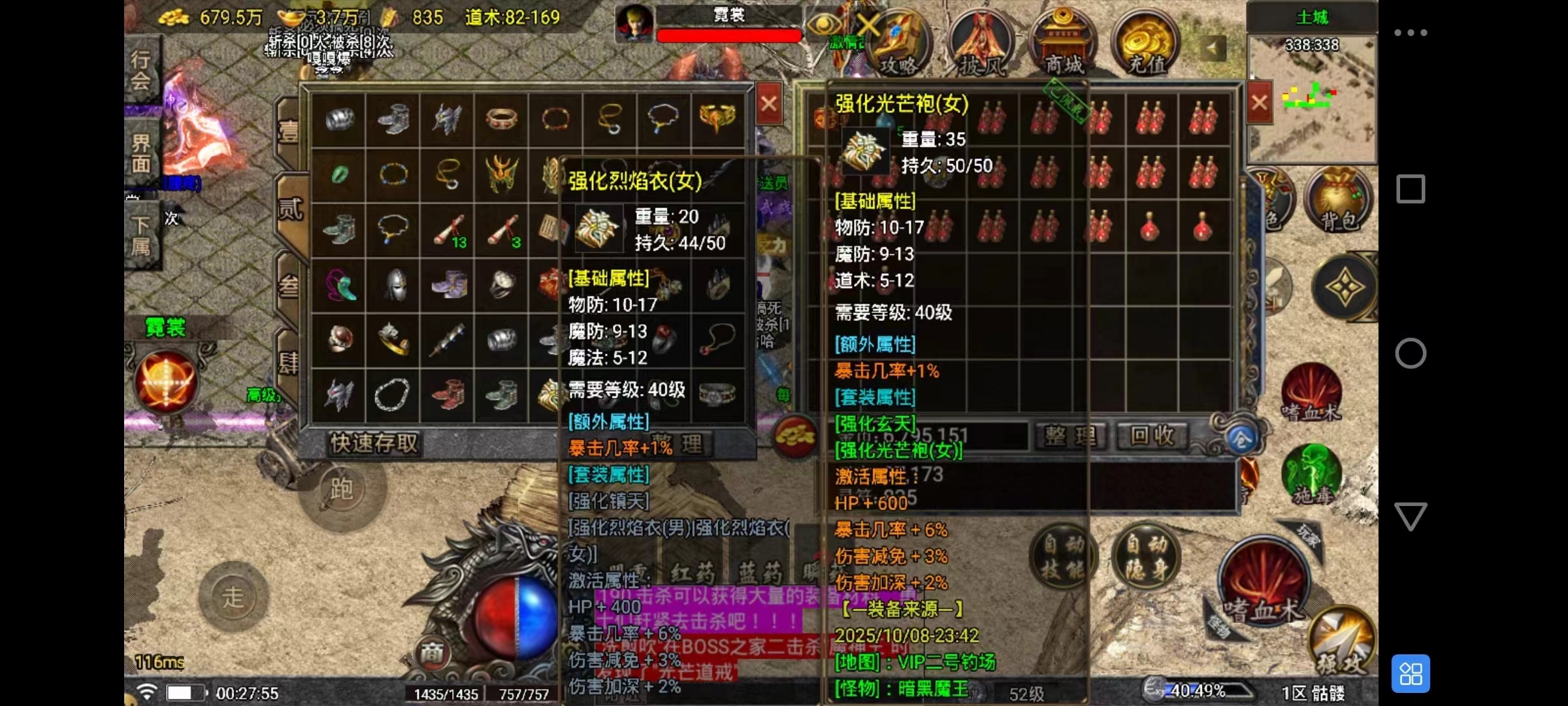Sort the bag with 整理 button
Image resolution: width=1568 pixels, height=706 pixels.
(1070, 435)
